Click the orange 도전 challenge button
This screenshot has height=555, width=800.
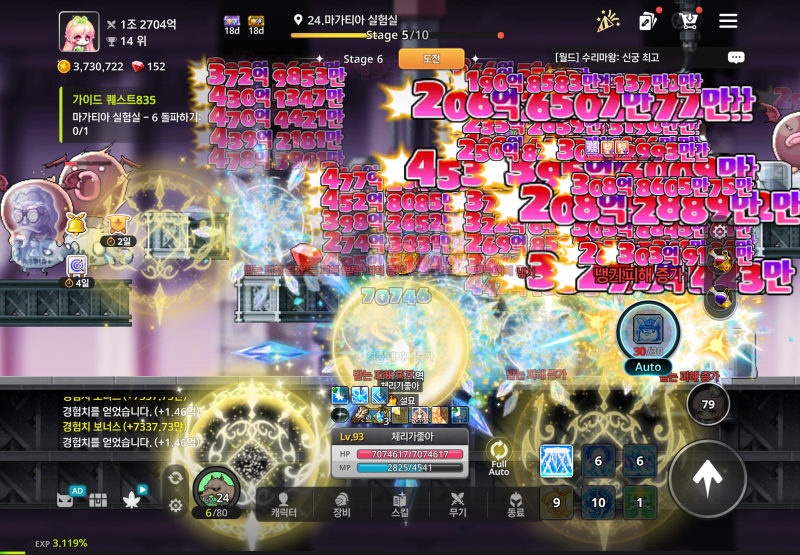tap(431, 59)
